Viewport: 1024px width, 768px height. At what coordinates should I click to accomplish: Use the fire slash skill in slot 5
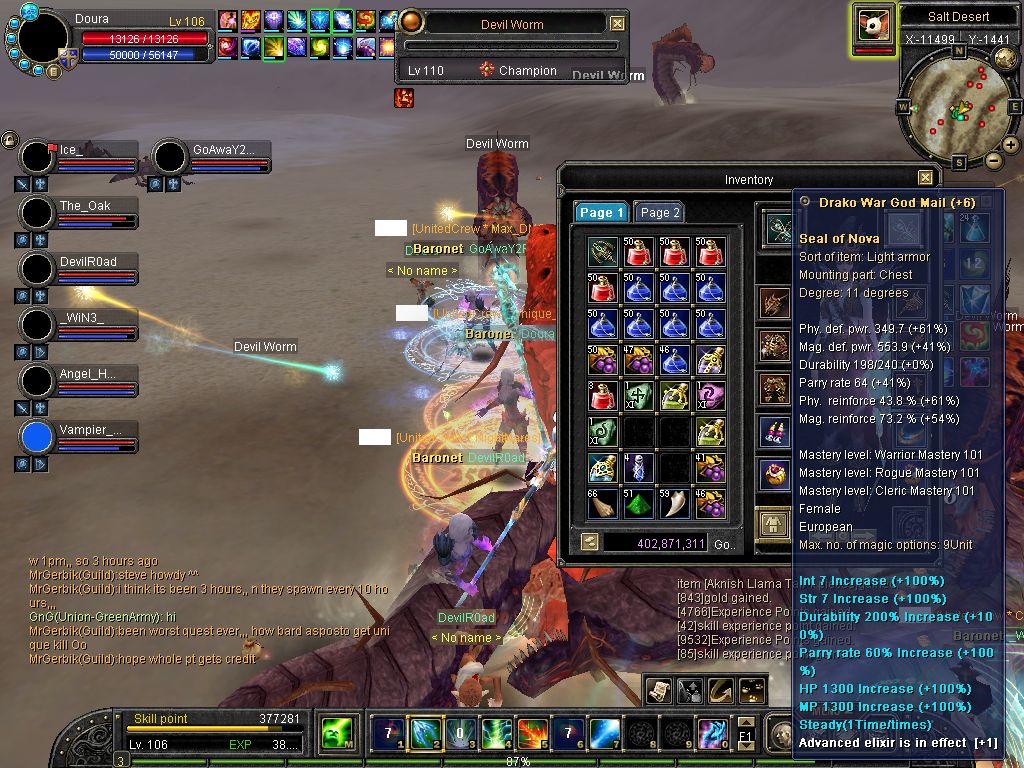[x=533, y=734]
